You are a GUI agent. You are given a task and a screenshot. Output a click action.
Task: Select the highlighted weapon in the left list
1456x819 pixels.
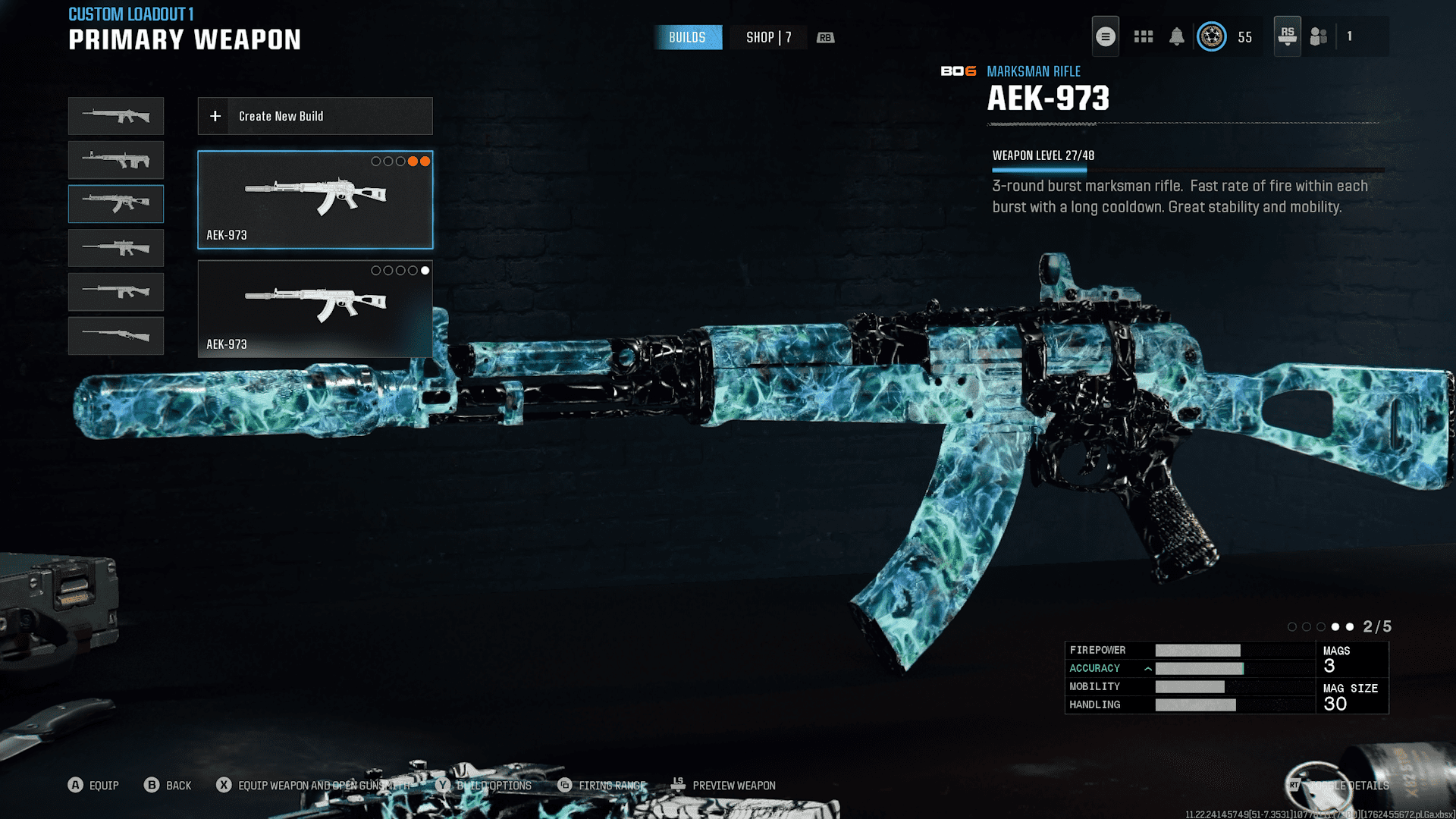click(116, 204)
